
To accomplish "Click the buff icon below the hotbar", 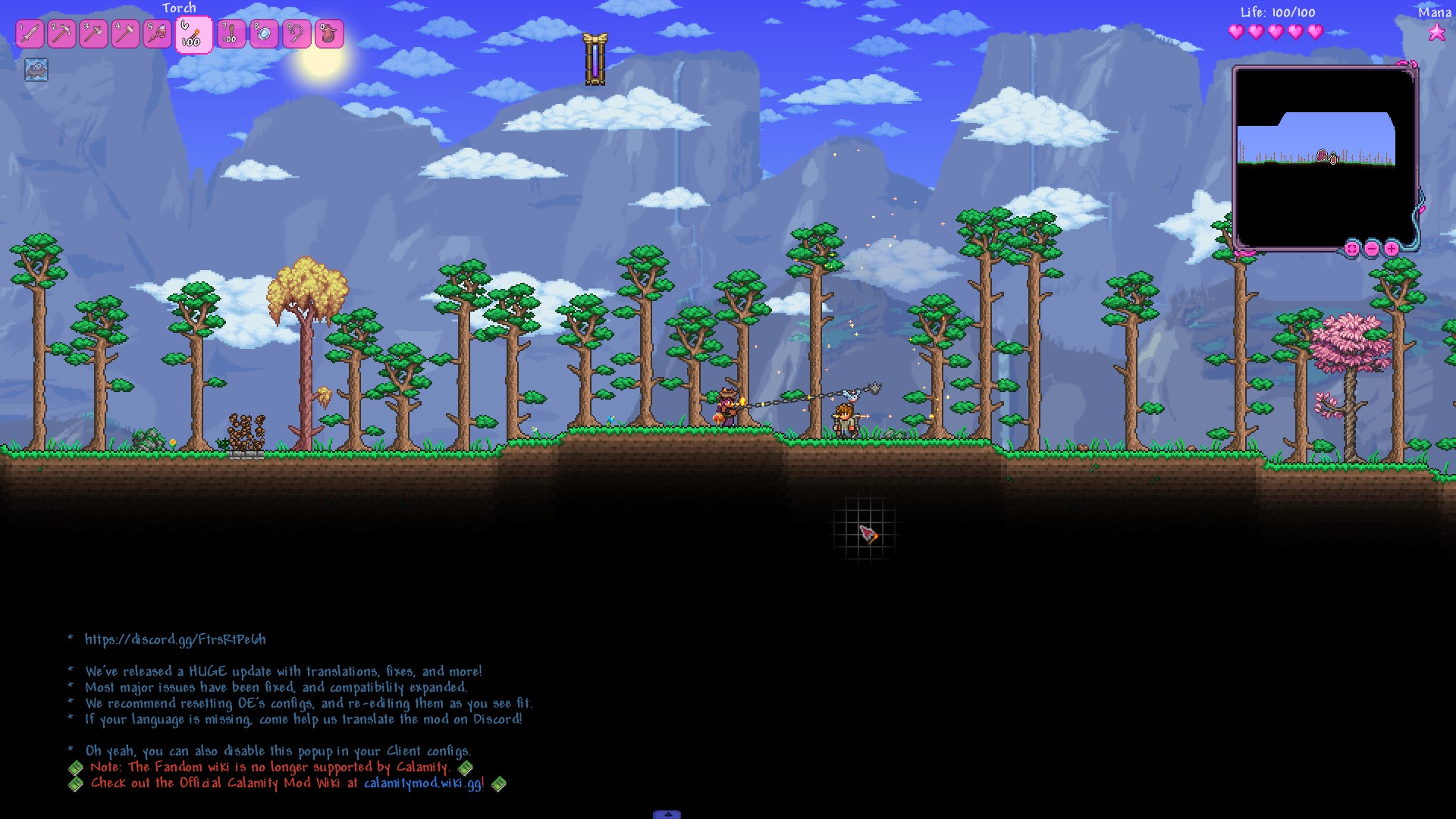I will point(36,70).
